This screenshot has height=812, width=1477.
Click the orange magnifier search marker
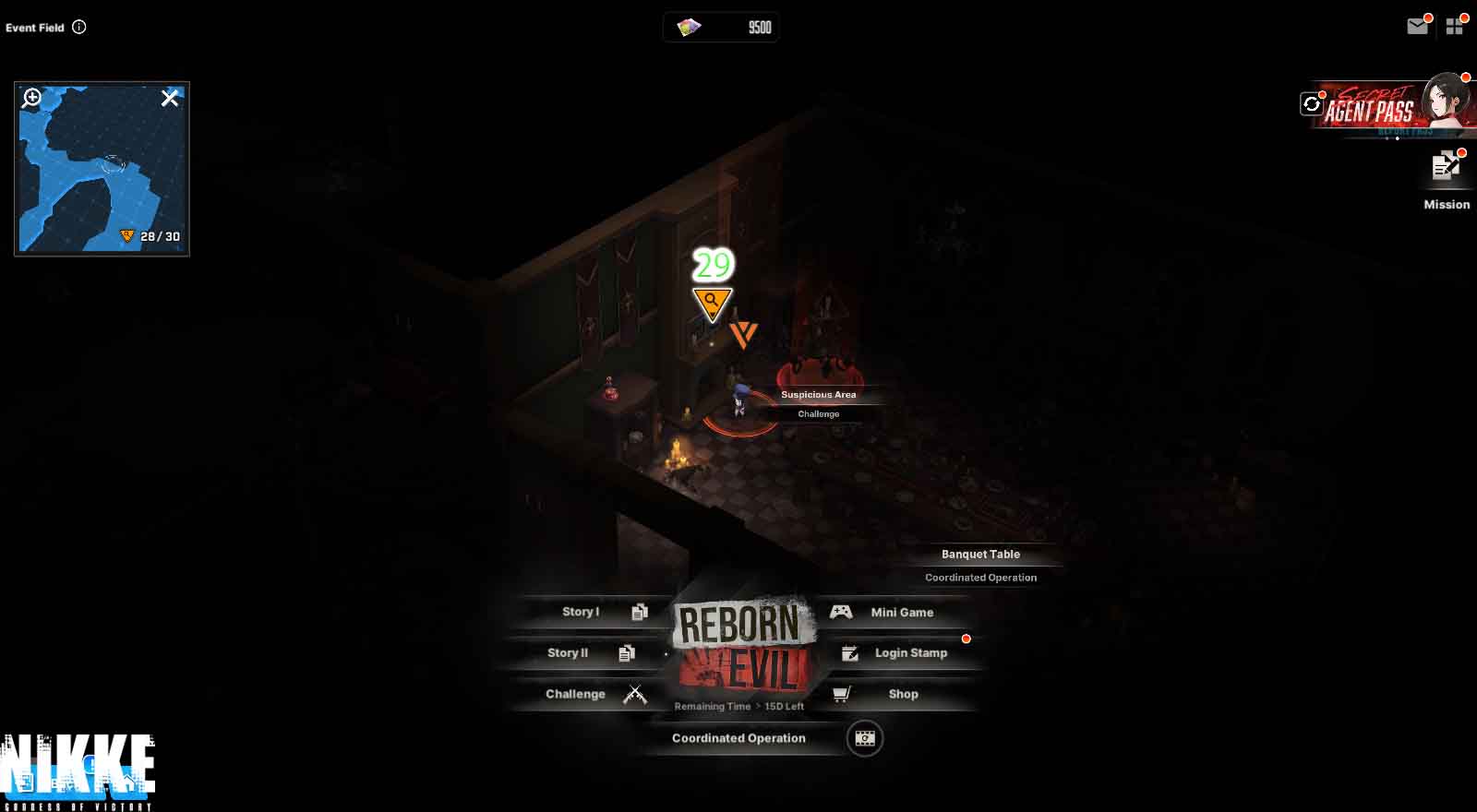click(x=712, y=302)
